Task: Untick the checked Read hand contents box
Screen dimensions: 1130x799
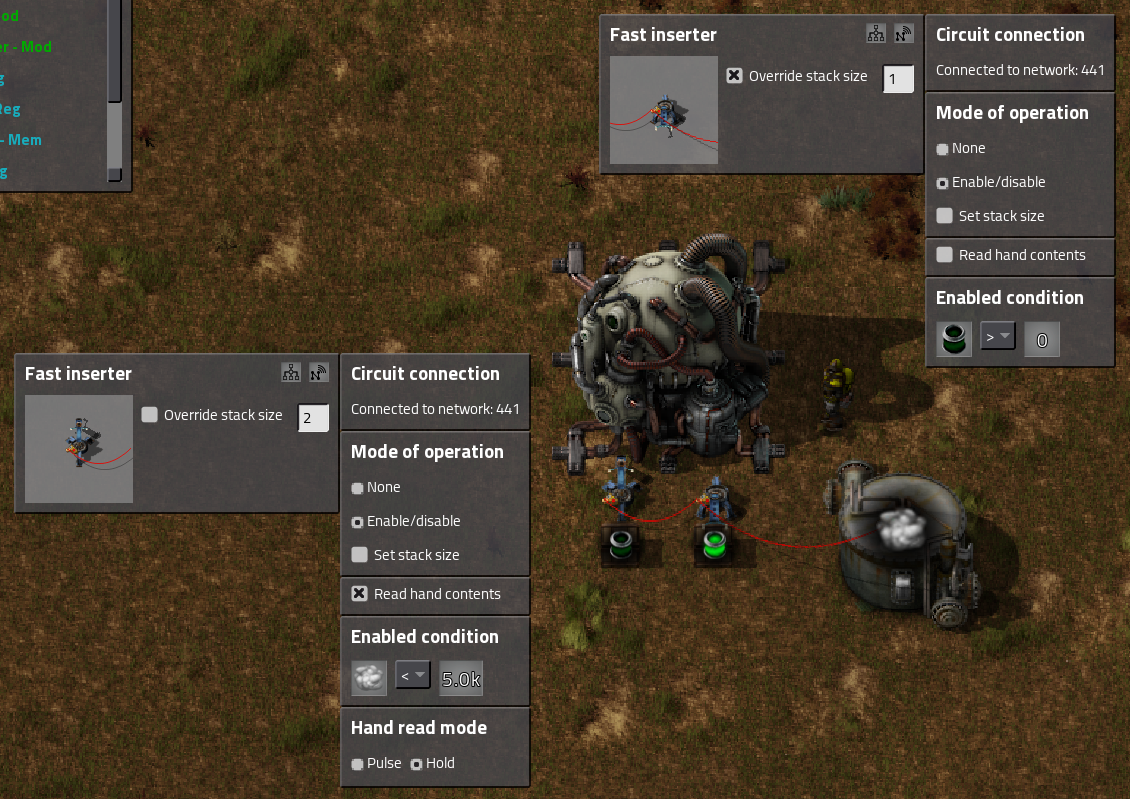Action: point(360,594)
